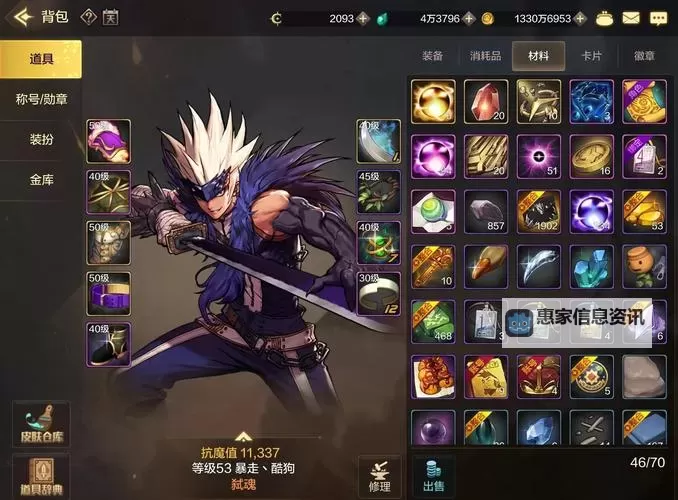Open the question mark help icon

point(87,17)
